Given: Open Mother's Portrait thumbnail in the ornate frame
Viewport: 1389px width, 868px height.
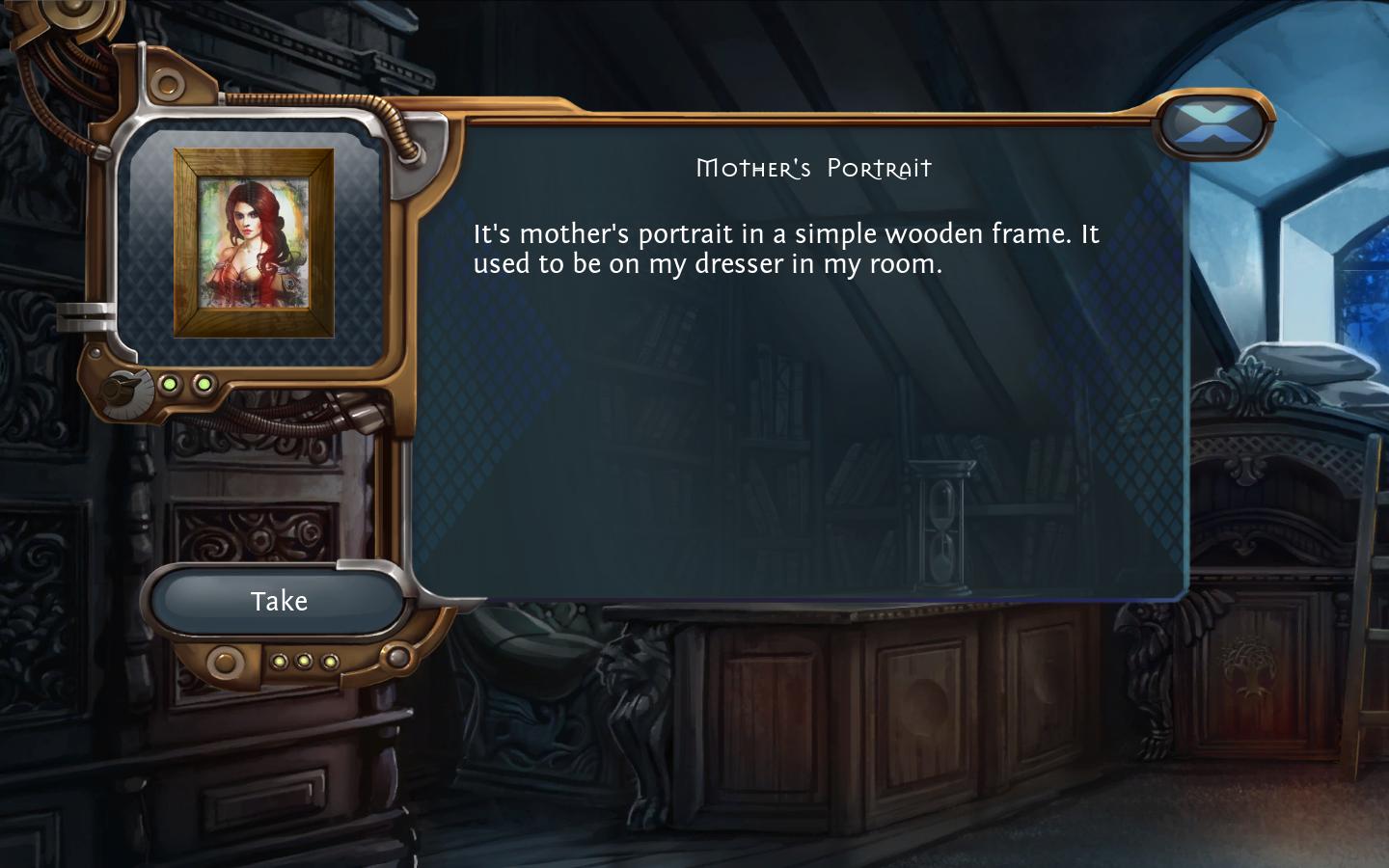Looking at the screenshot, I should (253, 243).
